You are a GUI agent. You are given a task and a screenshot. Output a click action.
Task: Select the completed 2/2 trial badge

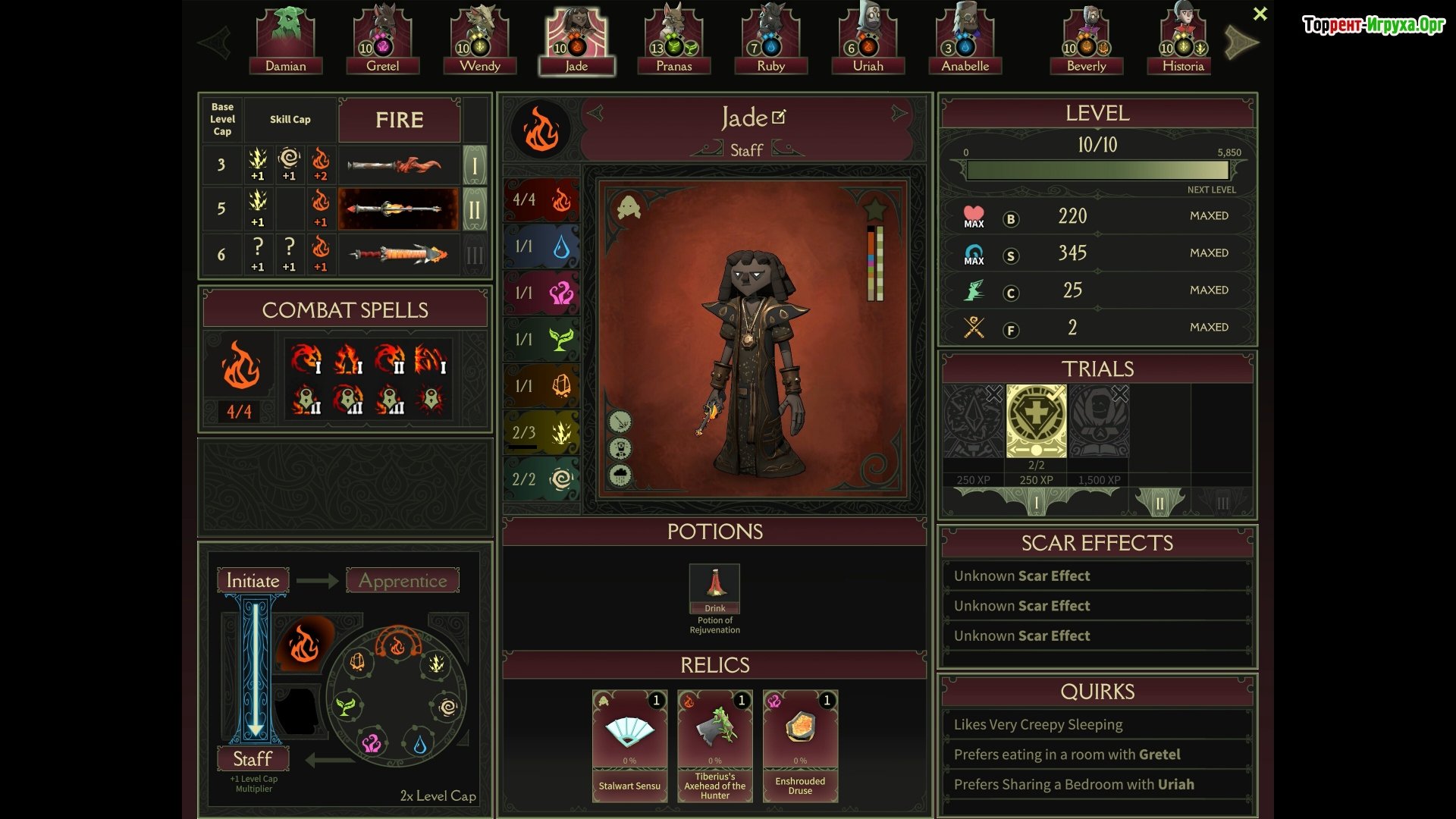click(x=1036, y=421)
